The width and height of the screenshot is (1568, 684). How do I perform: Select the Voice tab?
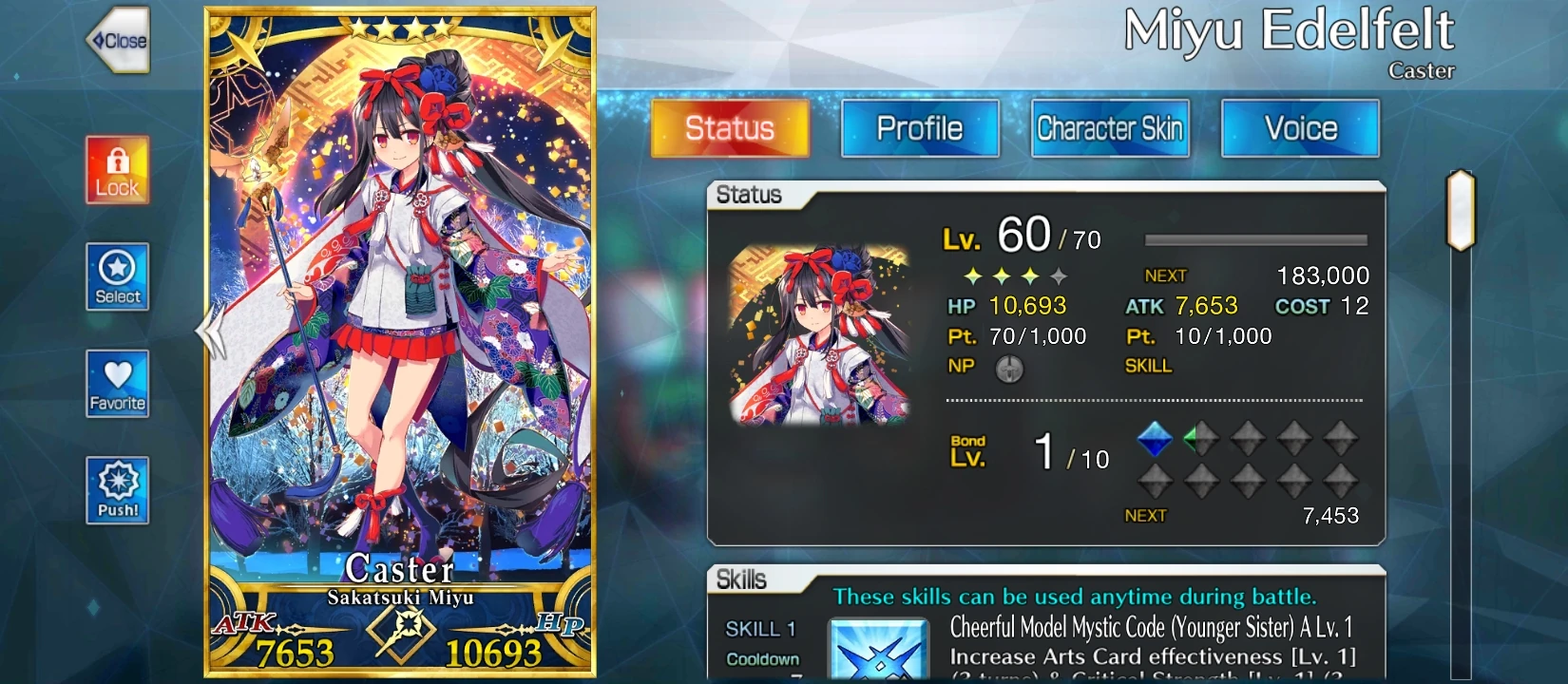pos(1299,128)
